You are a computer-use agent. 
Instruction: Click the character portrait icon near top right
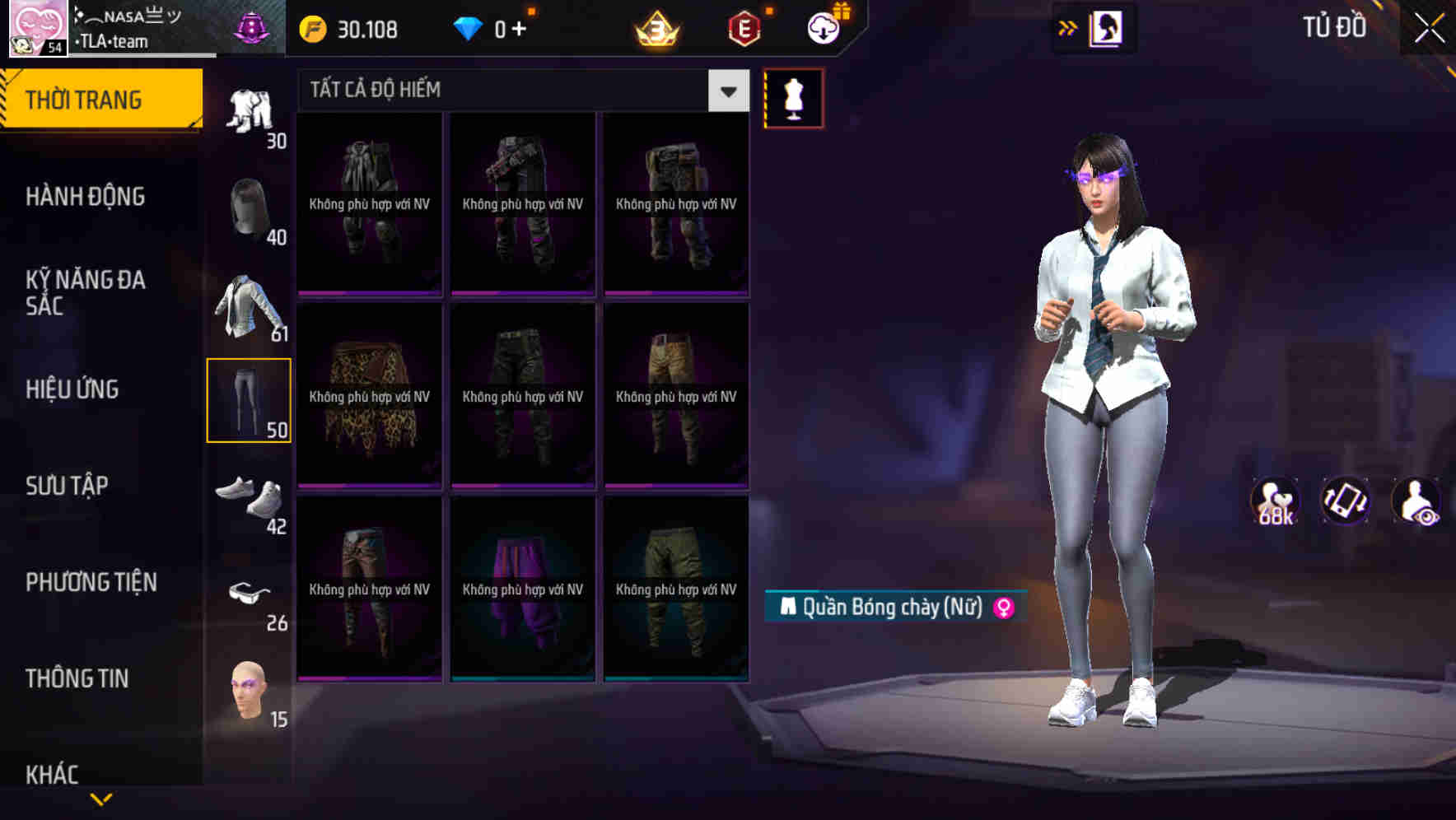[x=1104, y=27]
